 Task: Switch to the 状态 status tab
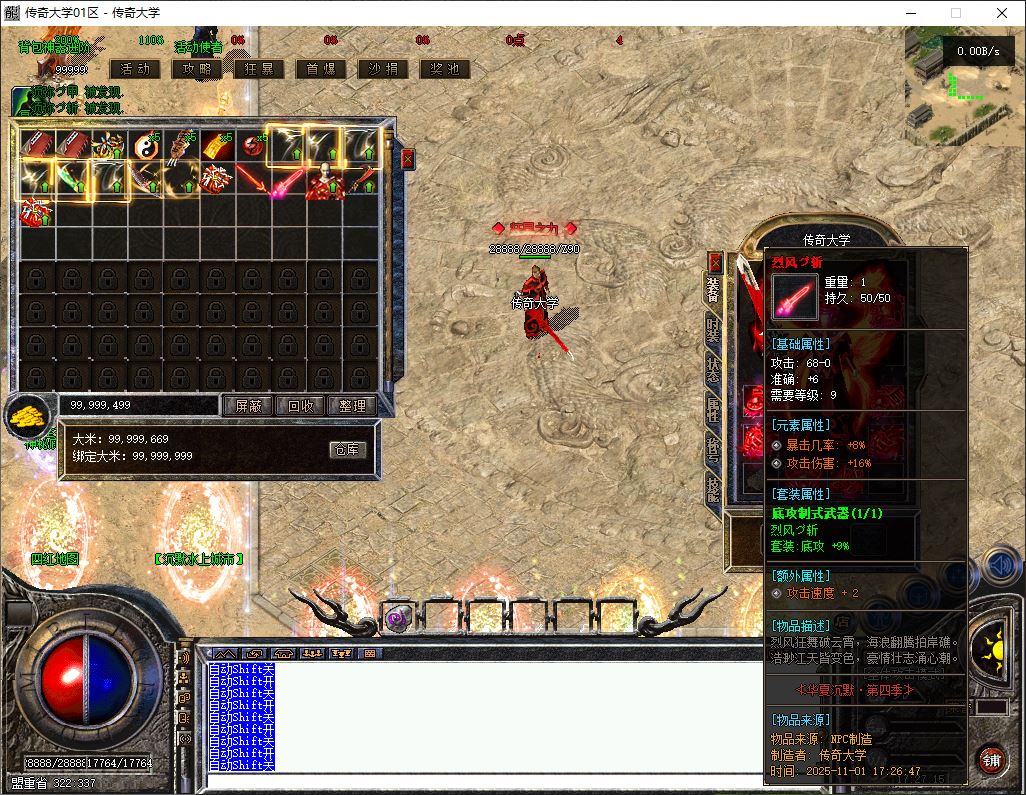point(713,366)
